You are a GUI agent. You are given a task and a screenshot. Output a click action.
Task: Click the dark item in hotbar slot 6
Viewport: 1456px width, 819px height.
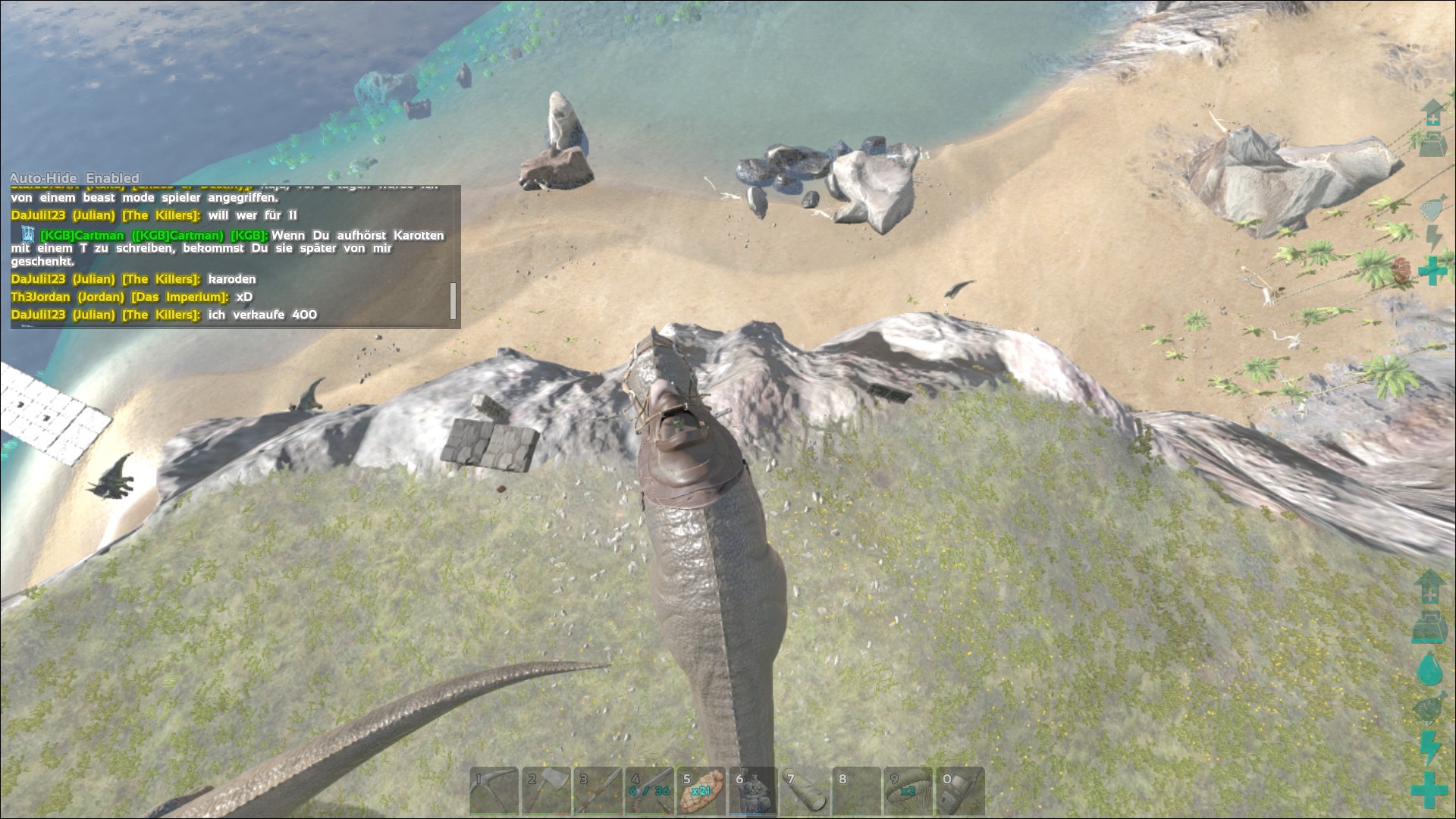tap(753, 791)
